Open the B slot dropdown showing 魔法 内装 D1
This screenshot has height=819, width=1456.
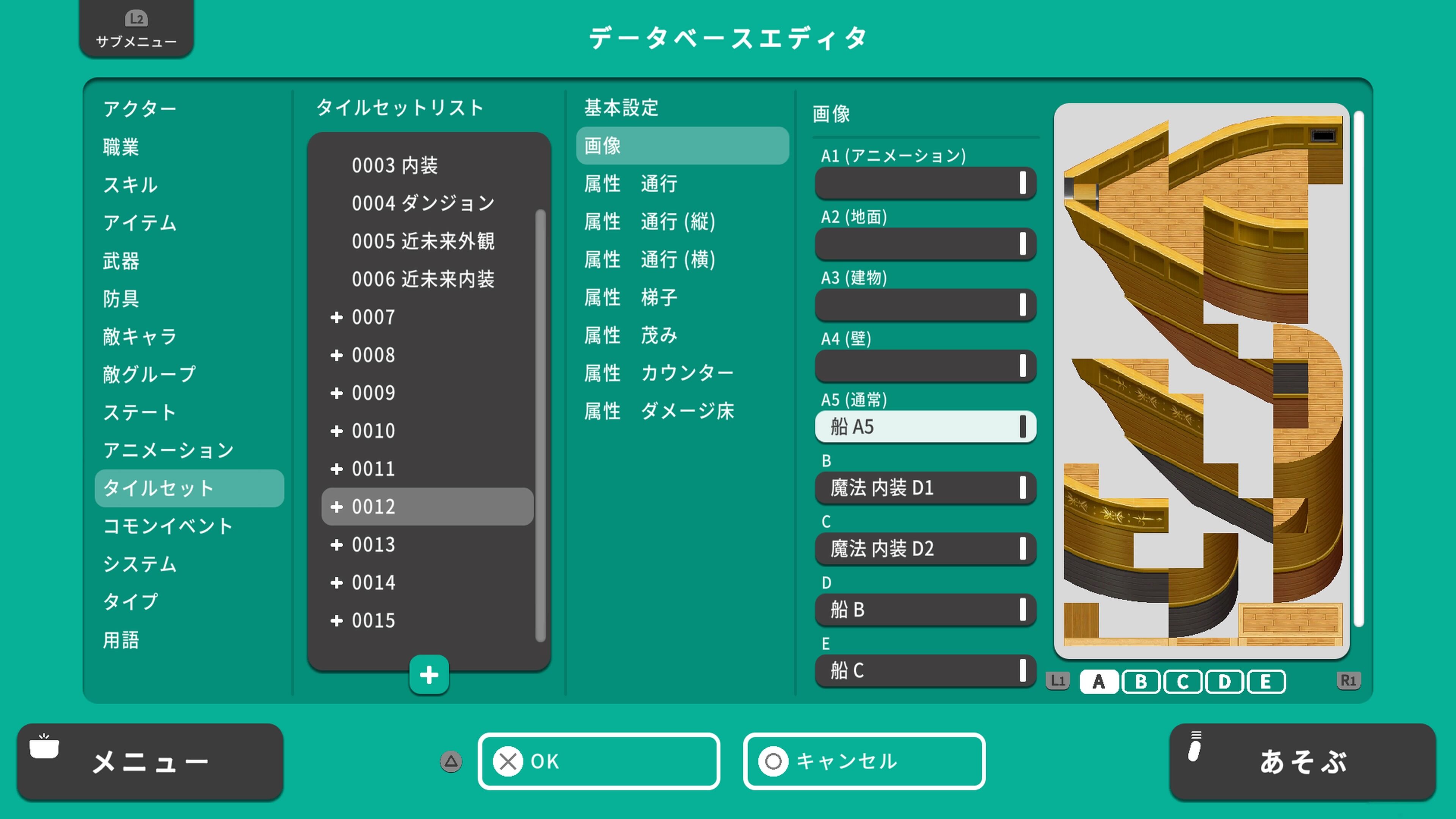pos(925,488)
